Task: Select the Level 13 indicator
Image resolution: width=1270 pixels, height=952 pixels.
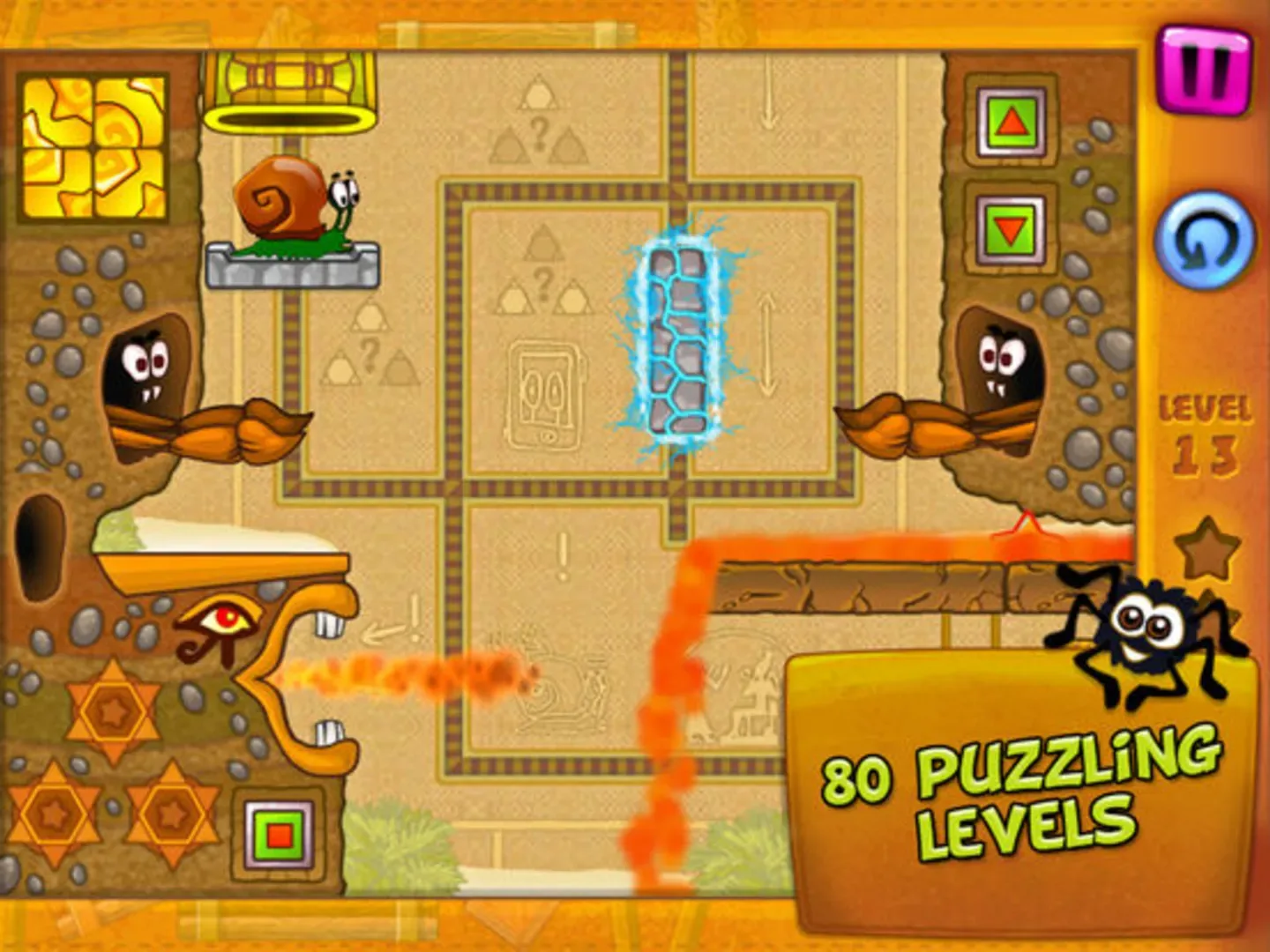Action: [x=1205, y=432]
